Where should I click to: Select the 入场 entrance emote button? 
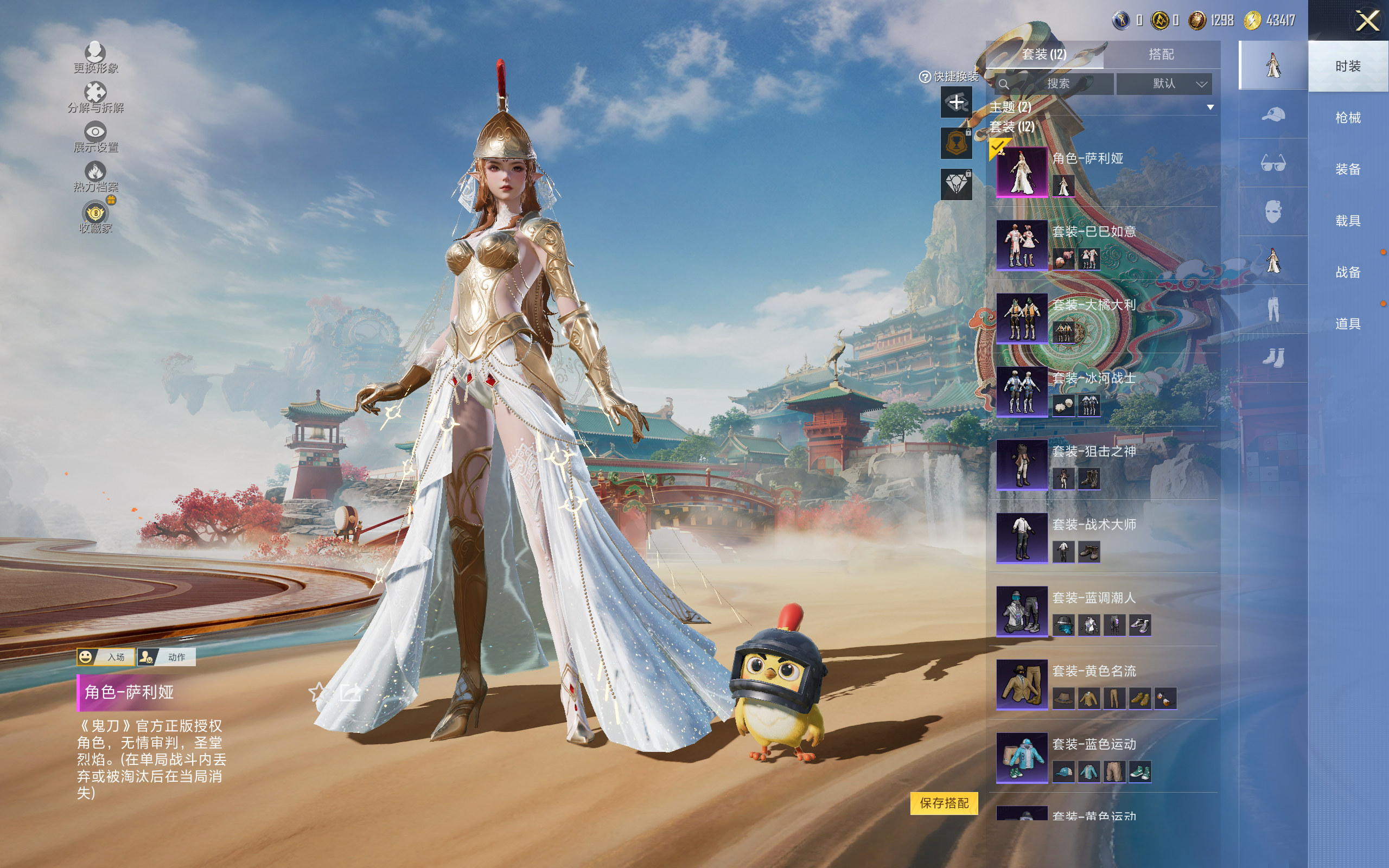106,657
